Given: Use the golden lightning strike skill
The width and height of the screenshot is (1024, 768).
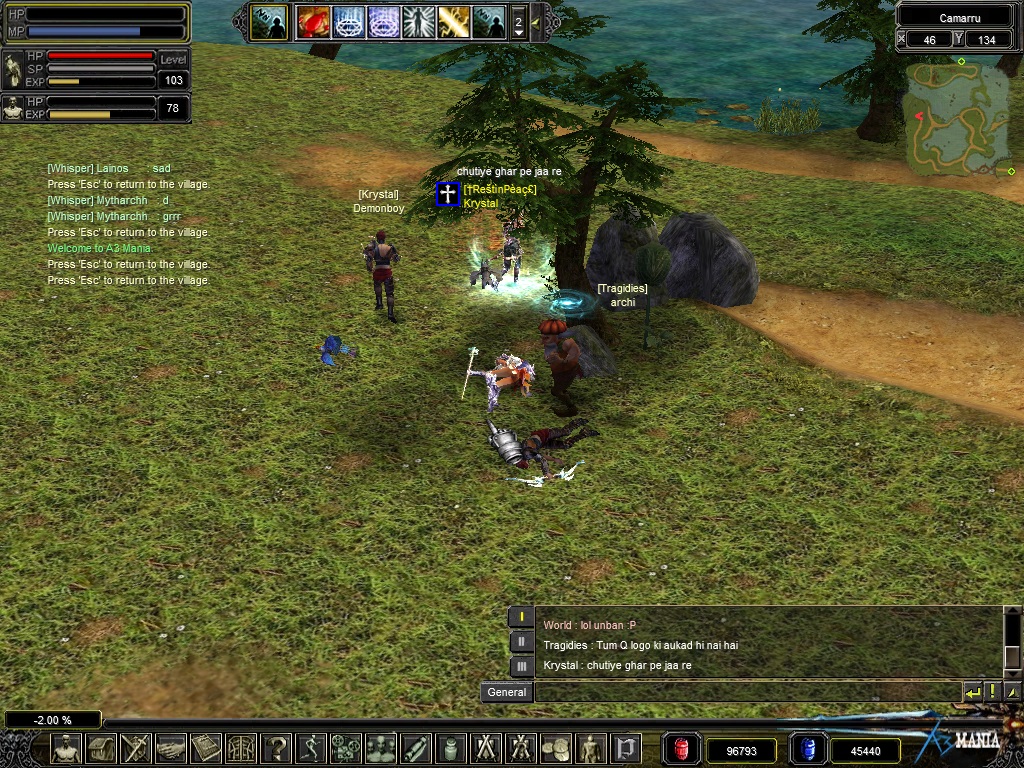Looking at the screenshot, I should click(453, 22).
